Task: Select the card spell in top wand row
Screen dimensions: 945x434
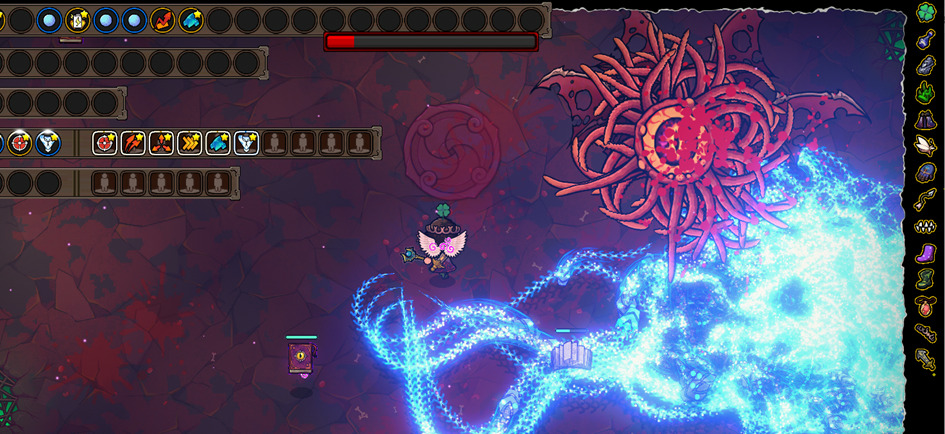Action: coord(77,20)
